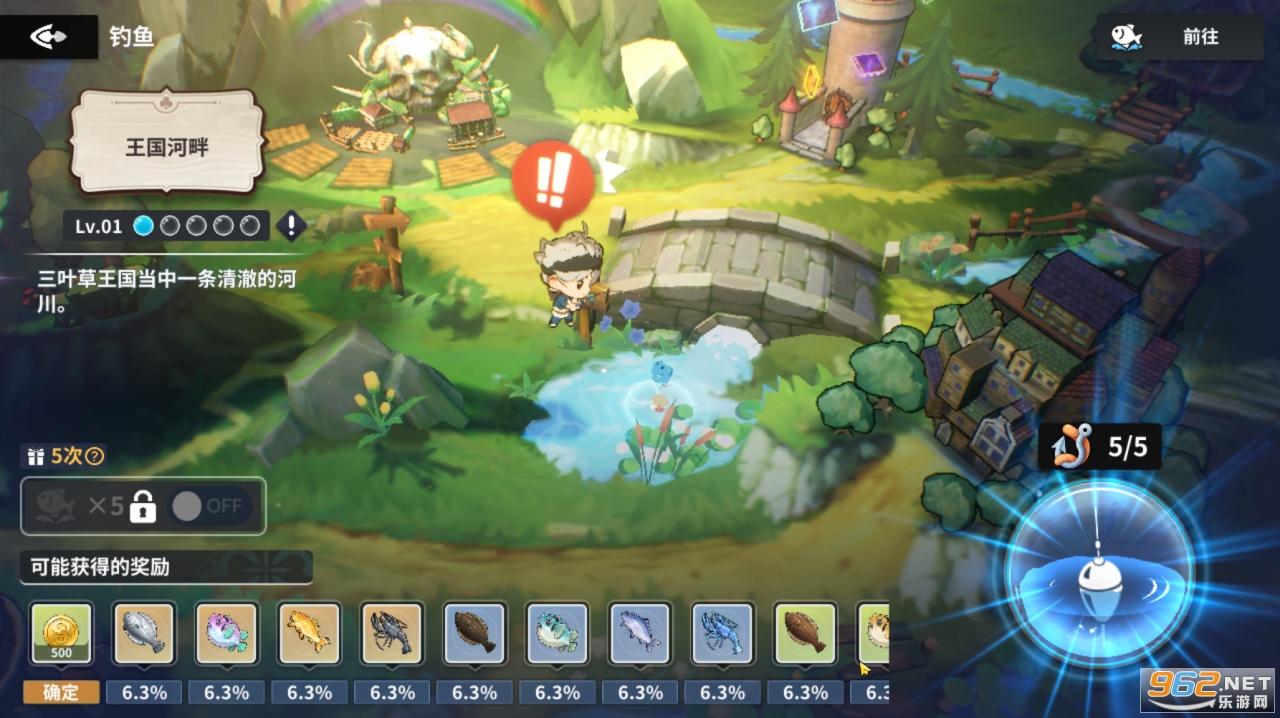
Task: Open the 前往 (Go to) button
Action: point(1179,37)
